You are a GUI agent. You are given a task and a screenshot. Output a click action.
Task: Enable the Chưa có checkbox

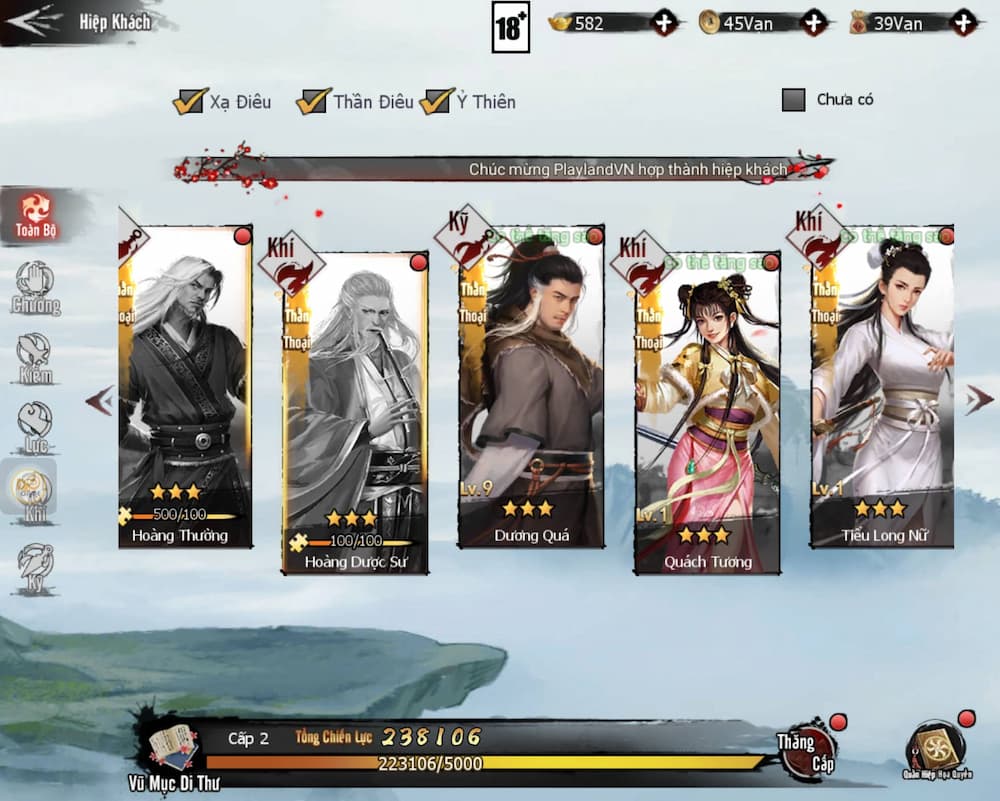pos(793,100)
